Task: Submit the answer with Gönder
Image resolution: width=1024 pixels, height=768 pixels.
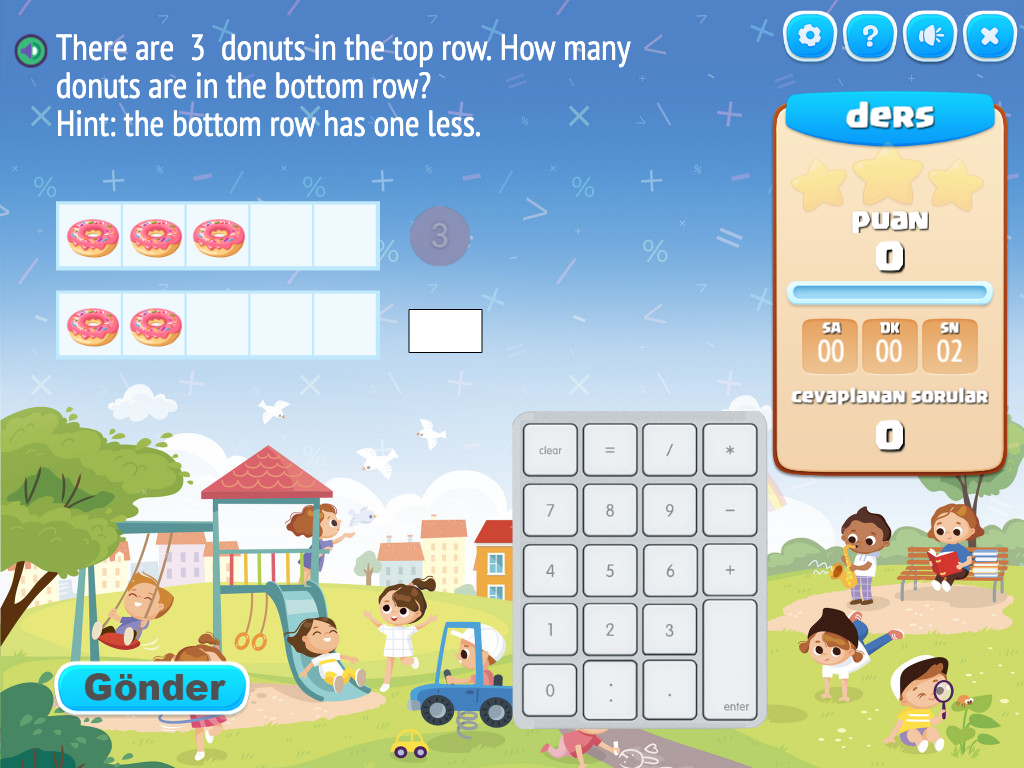Action: click(152, 688)
